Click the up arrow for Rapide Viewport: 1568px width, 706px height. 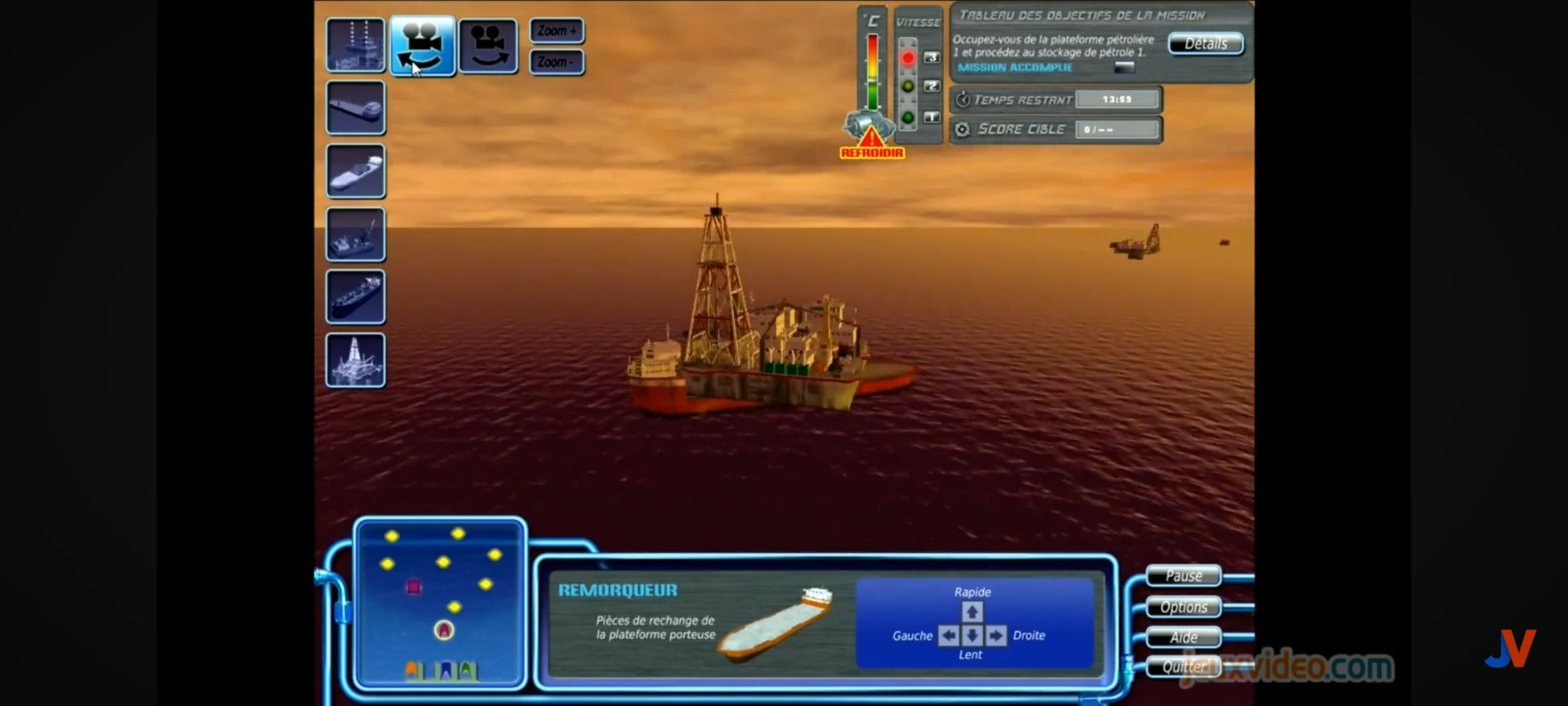click(x=972, y=612)
